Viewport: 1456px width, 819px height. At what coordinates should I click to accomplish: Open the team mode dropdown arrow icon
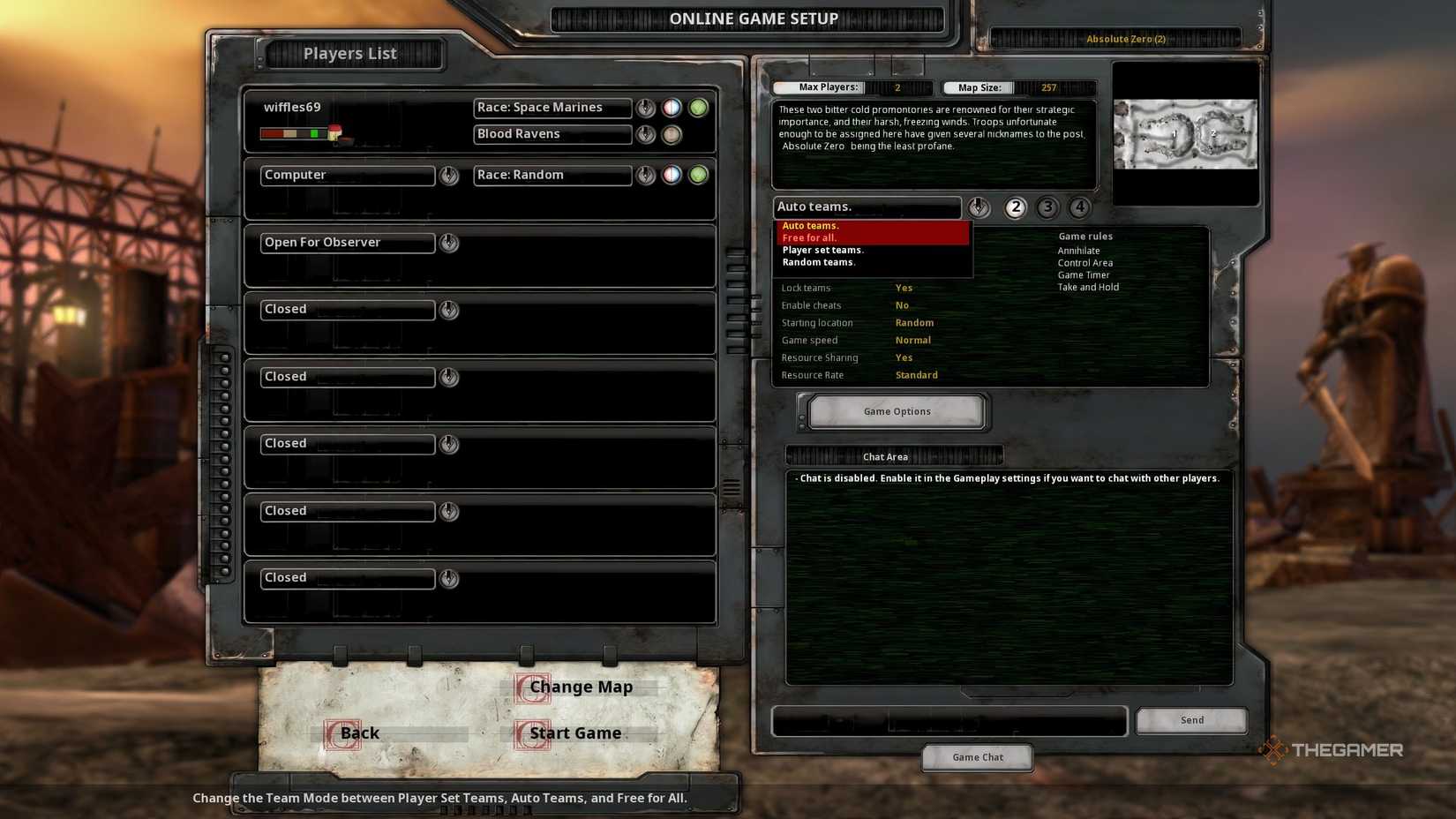(x=978, y=207)
